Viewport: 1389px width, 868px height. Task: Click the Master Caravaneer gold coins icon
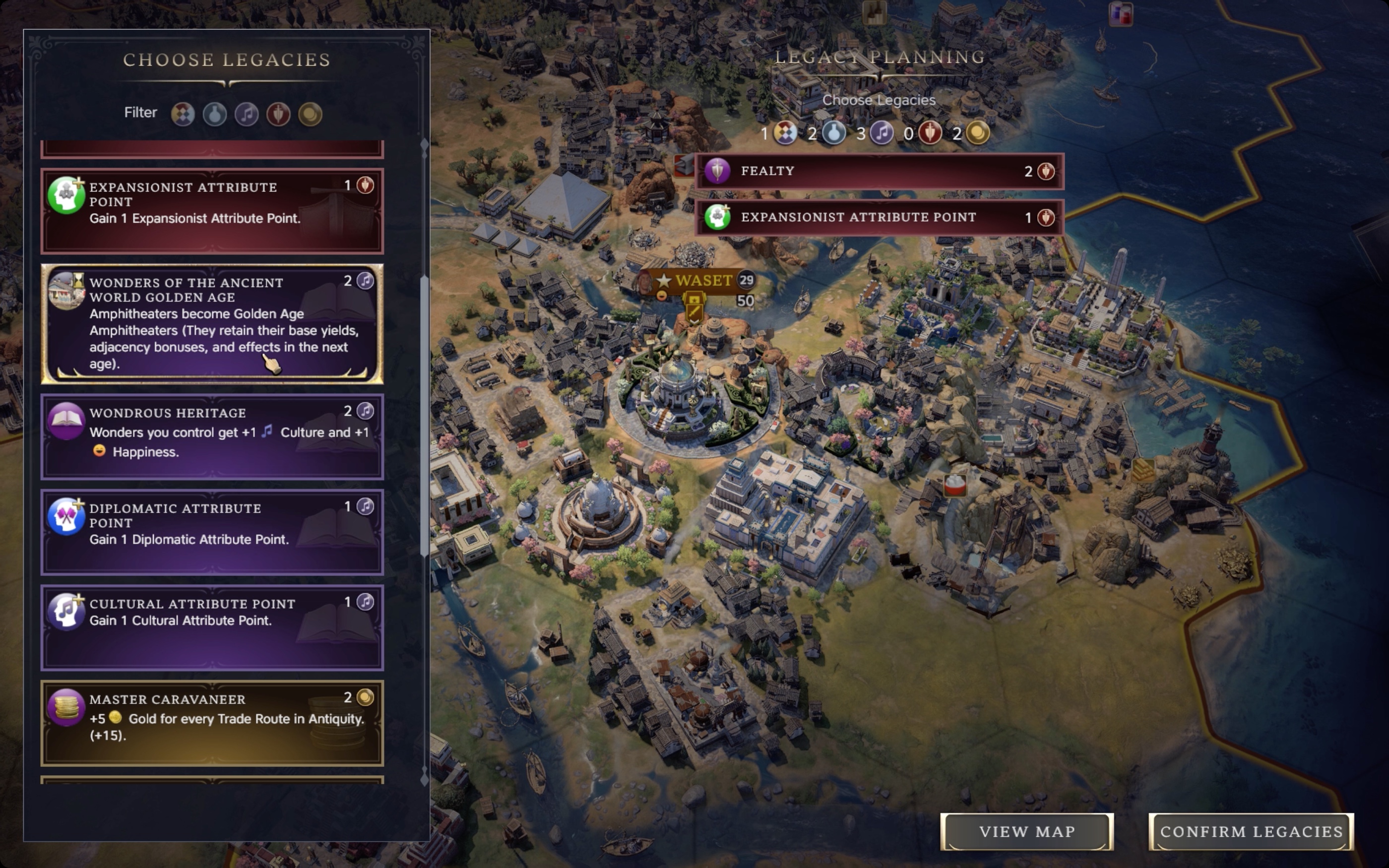pyautogui.click(x=67, y=709)
